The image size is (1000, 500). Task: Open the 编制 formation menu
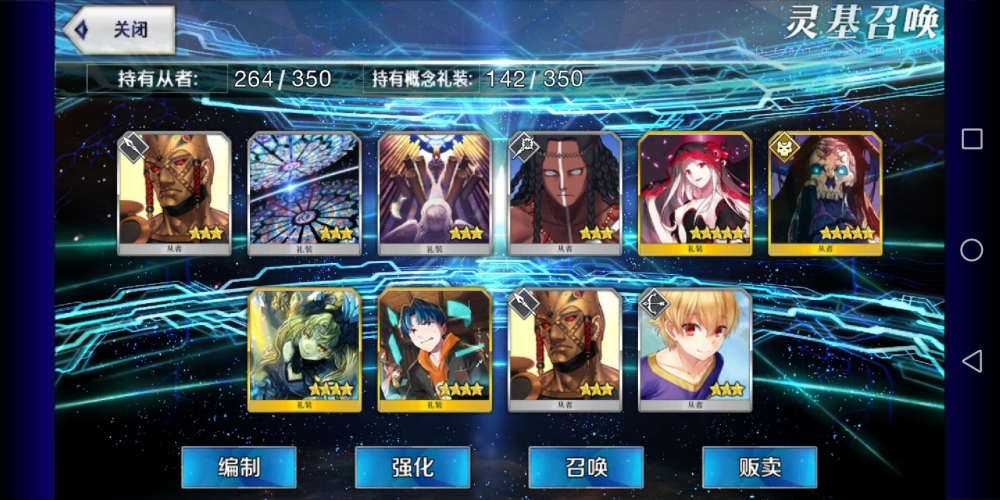point(238,467)
